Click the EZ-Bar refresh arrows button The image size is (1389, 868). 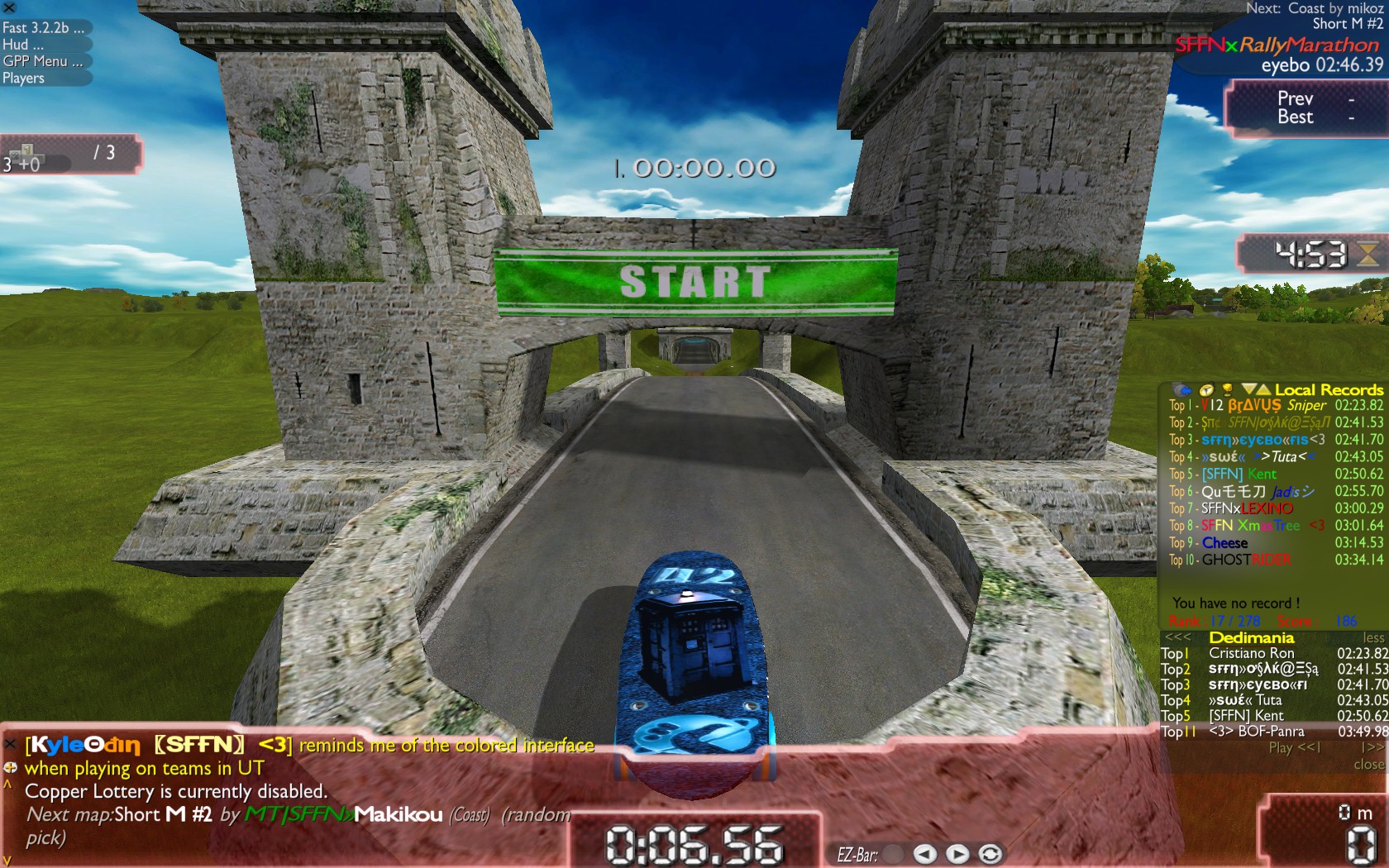(990, 854)
